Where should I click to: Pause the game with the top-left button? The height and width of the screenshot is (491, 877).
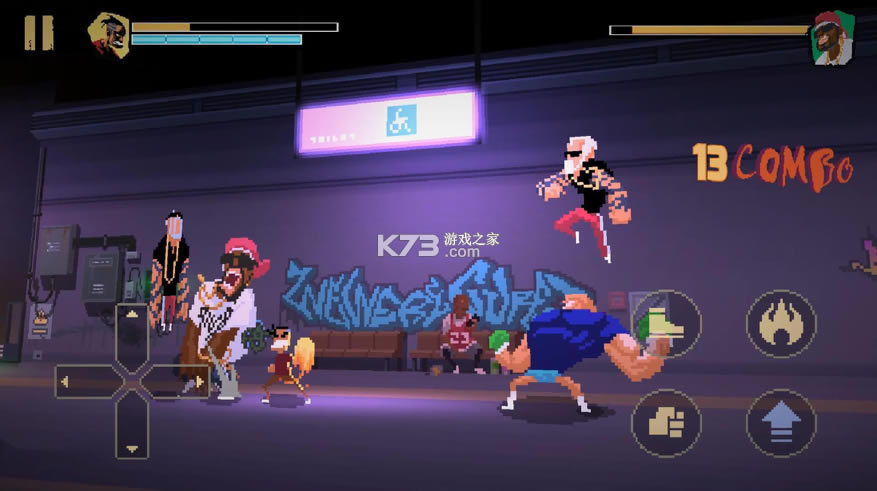pos(38,33)
